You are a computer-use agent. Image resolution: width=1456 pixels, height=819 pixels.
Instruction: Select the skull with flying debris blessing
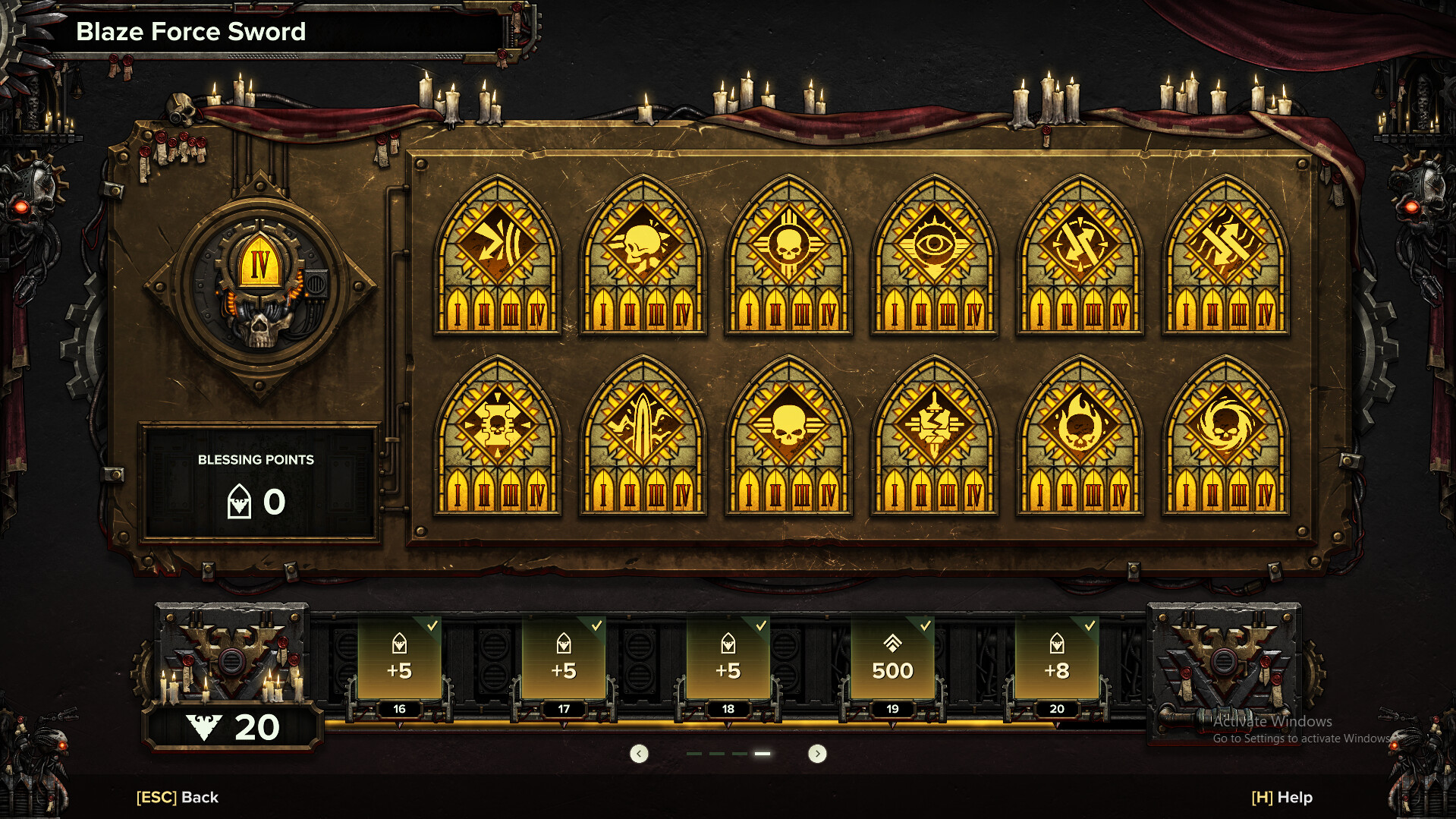[643, 254]
